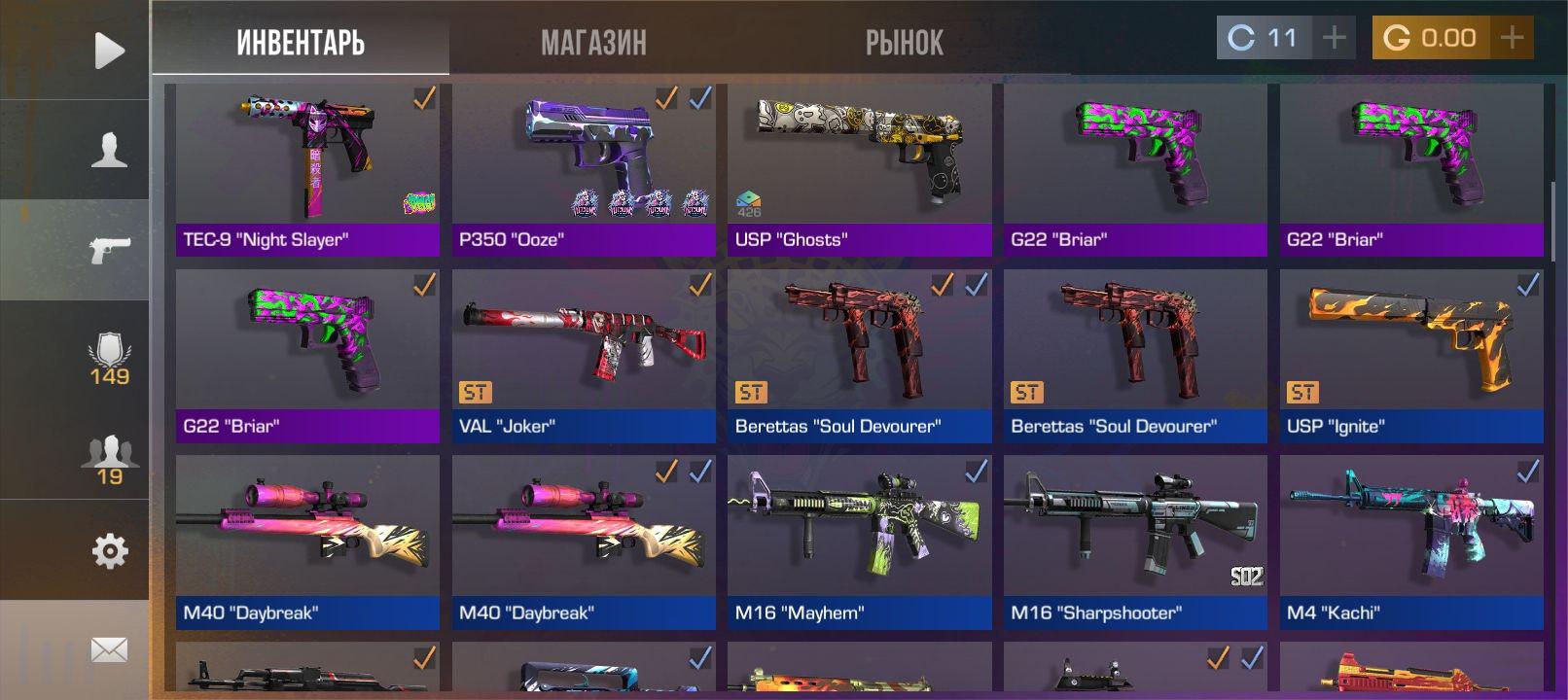Add silver coins with the plus button
The image size is (1568, 700).
coord(1334,38)
